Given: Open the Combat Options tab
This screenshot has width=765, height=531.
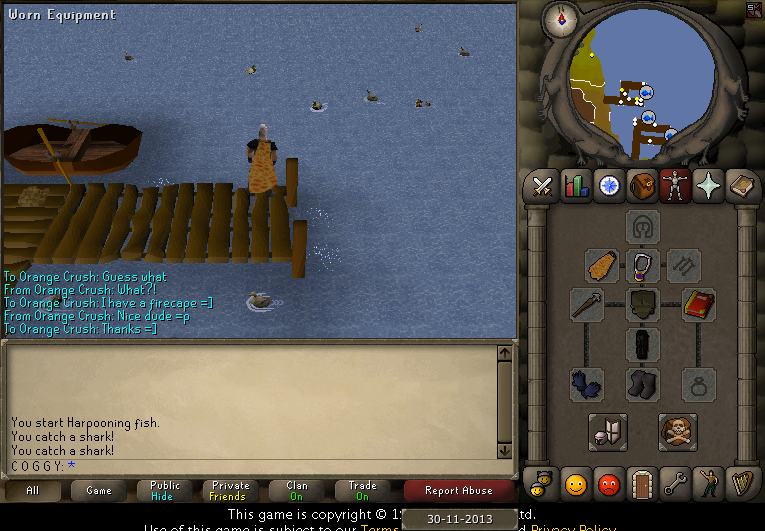Looking at the screenshot, I should tap(543, 186).
